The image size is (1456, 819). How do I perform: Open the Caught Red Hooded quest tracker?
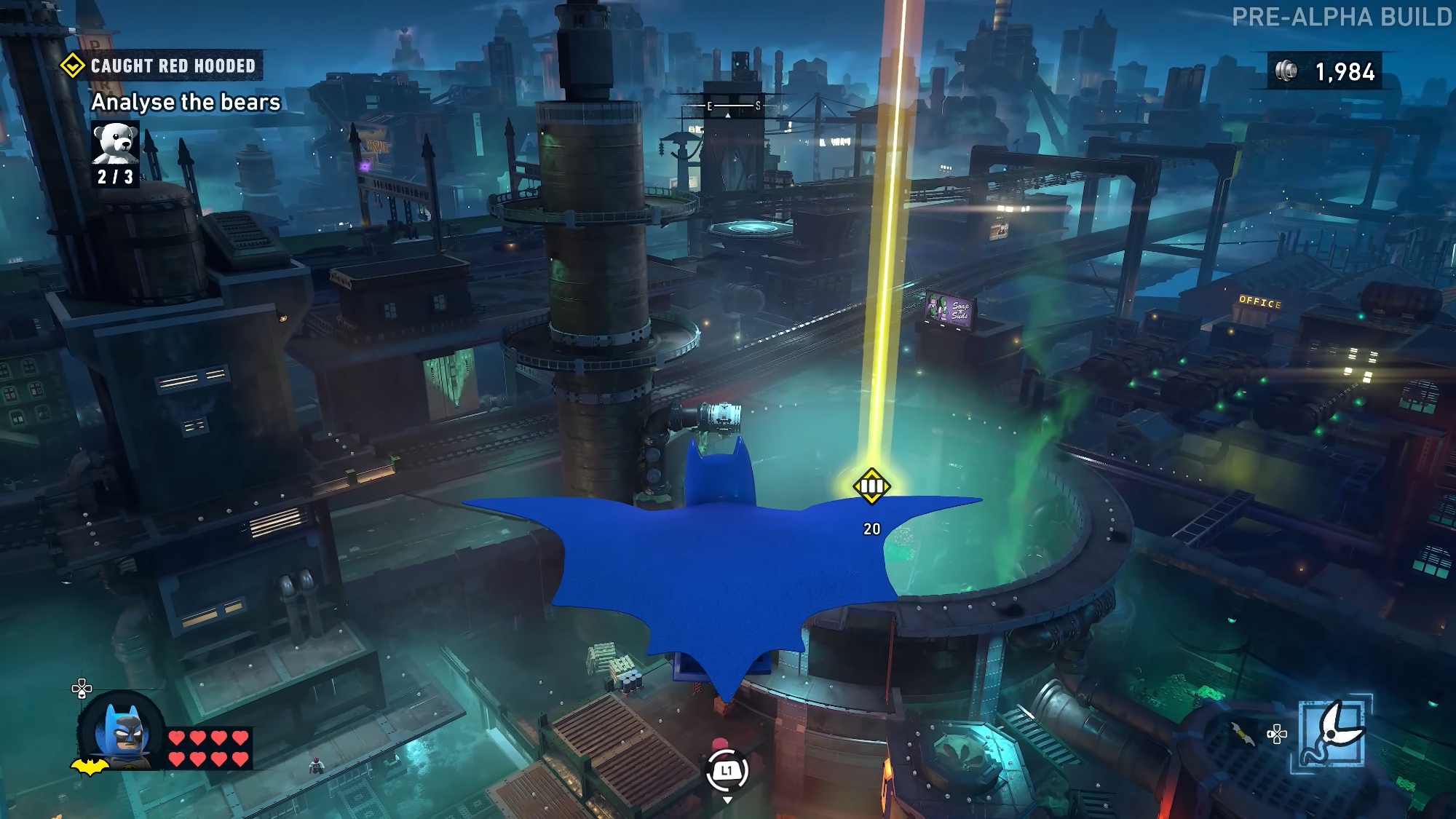coord(162,66)
